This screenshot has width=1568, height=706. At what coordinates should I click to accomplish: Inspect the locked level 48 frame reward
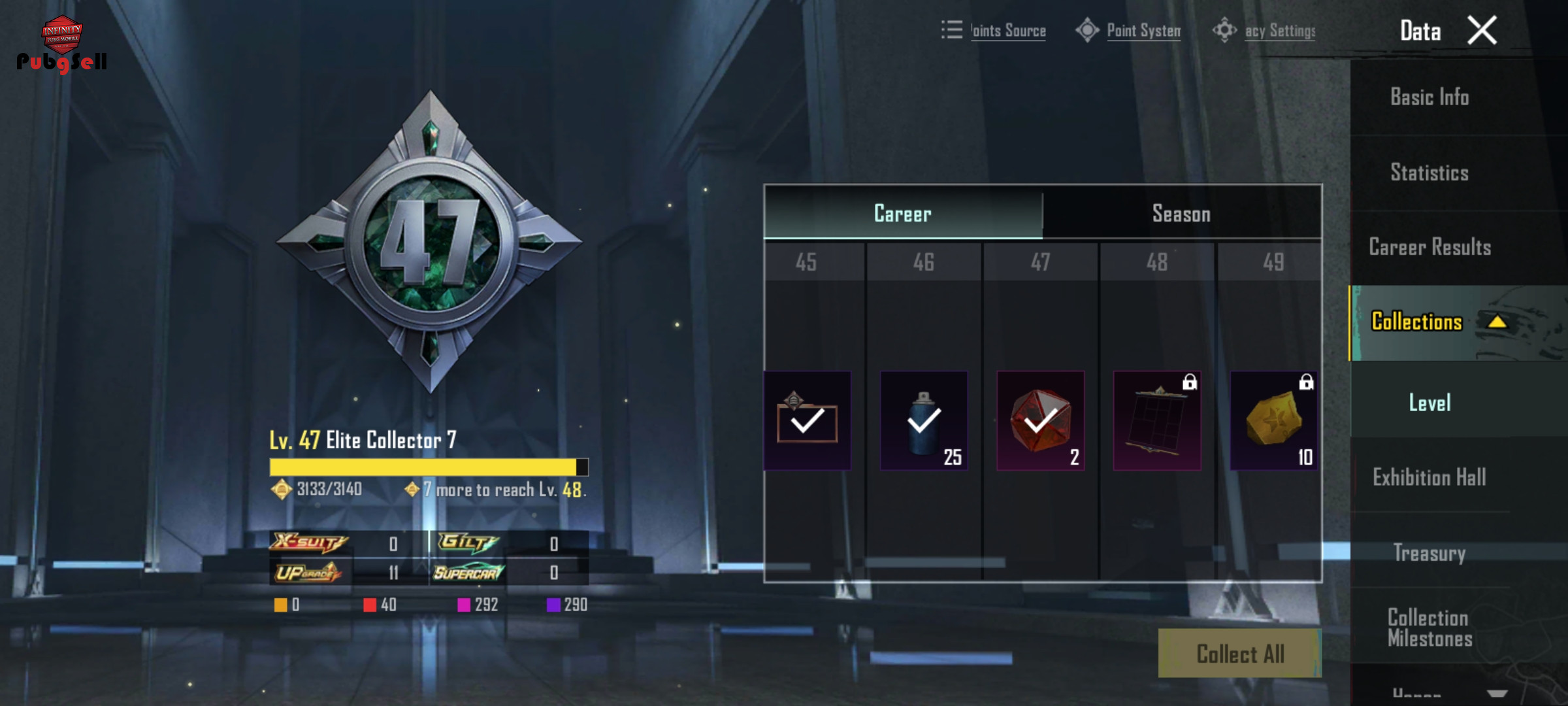(1157, 421)
